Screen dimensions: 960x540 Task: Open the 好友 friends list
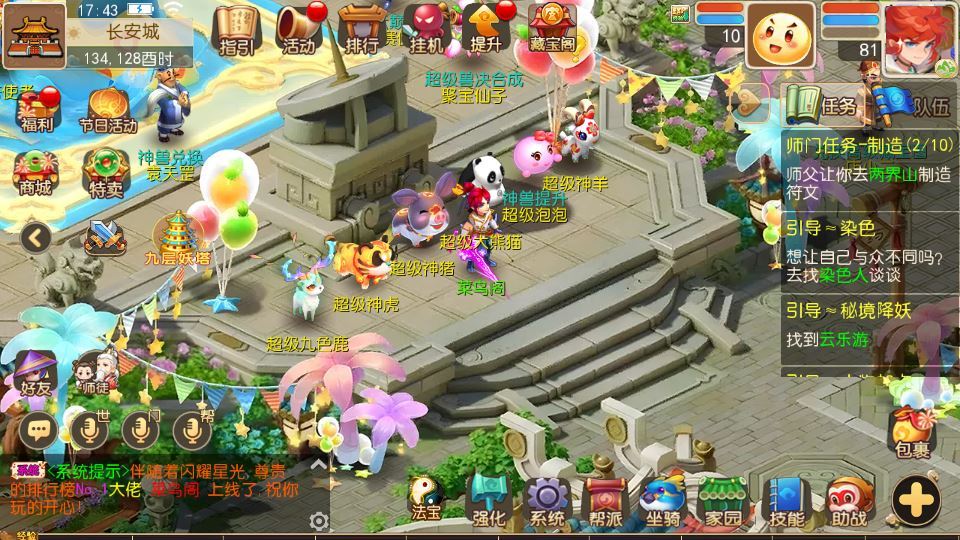[x=37, y=371]
